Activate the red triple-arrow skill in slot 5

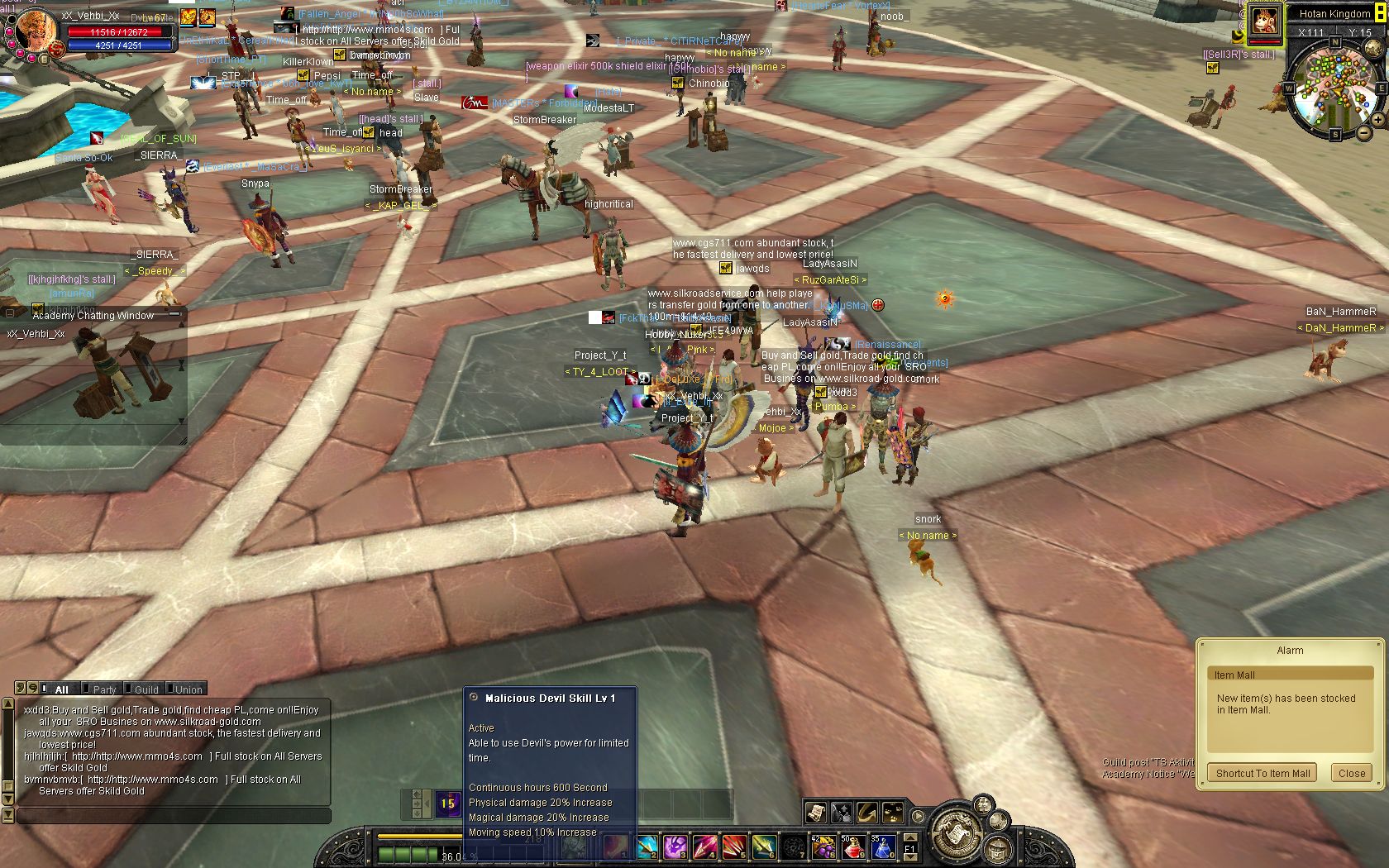coord(734,847)
